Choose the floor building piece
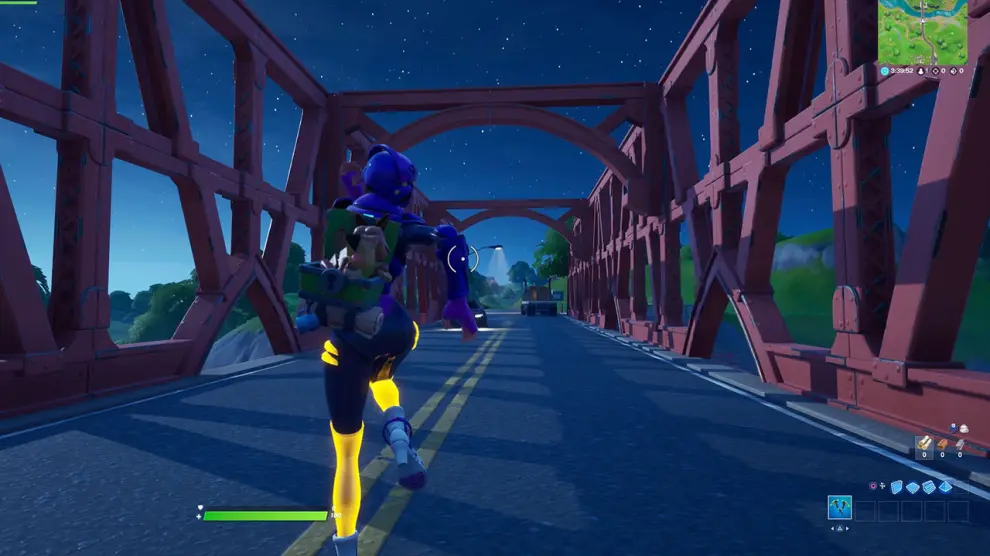990x556 pixels. click(x=914, y=487)
